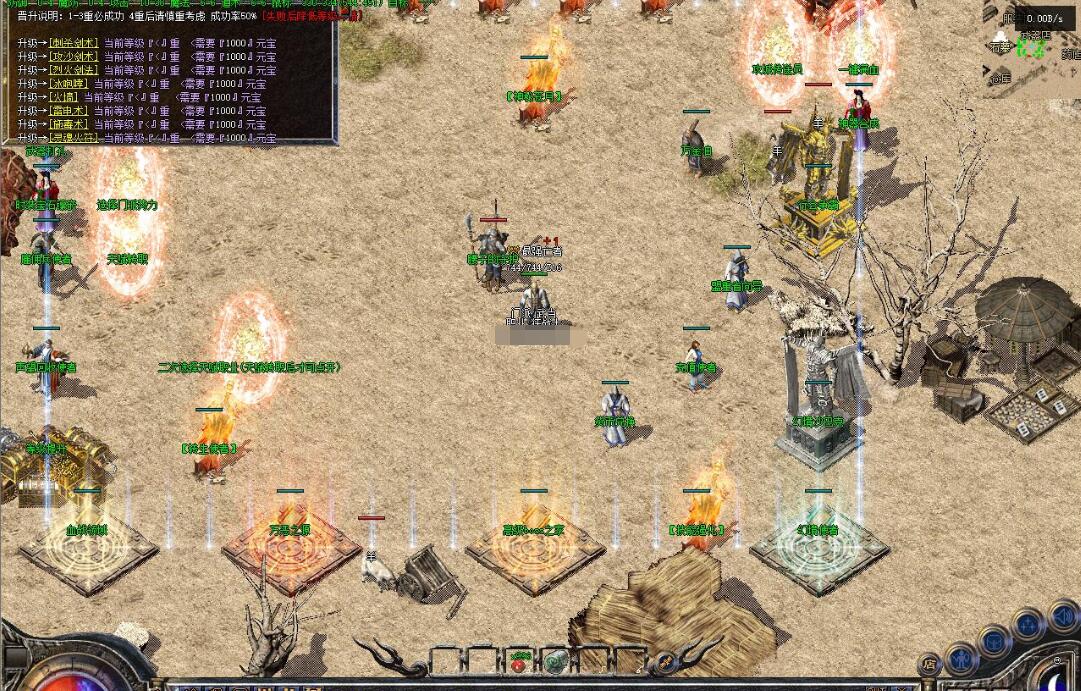The height and width of the screenshot is (691, 1081).
Task: Open the bag cube round button
Action: click(x=995, y=641)
